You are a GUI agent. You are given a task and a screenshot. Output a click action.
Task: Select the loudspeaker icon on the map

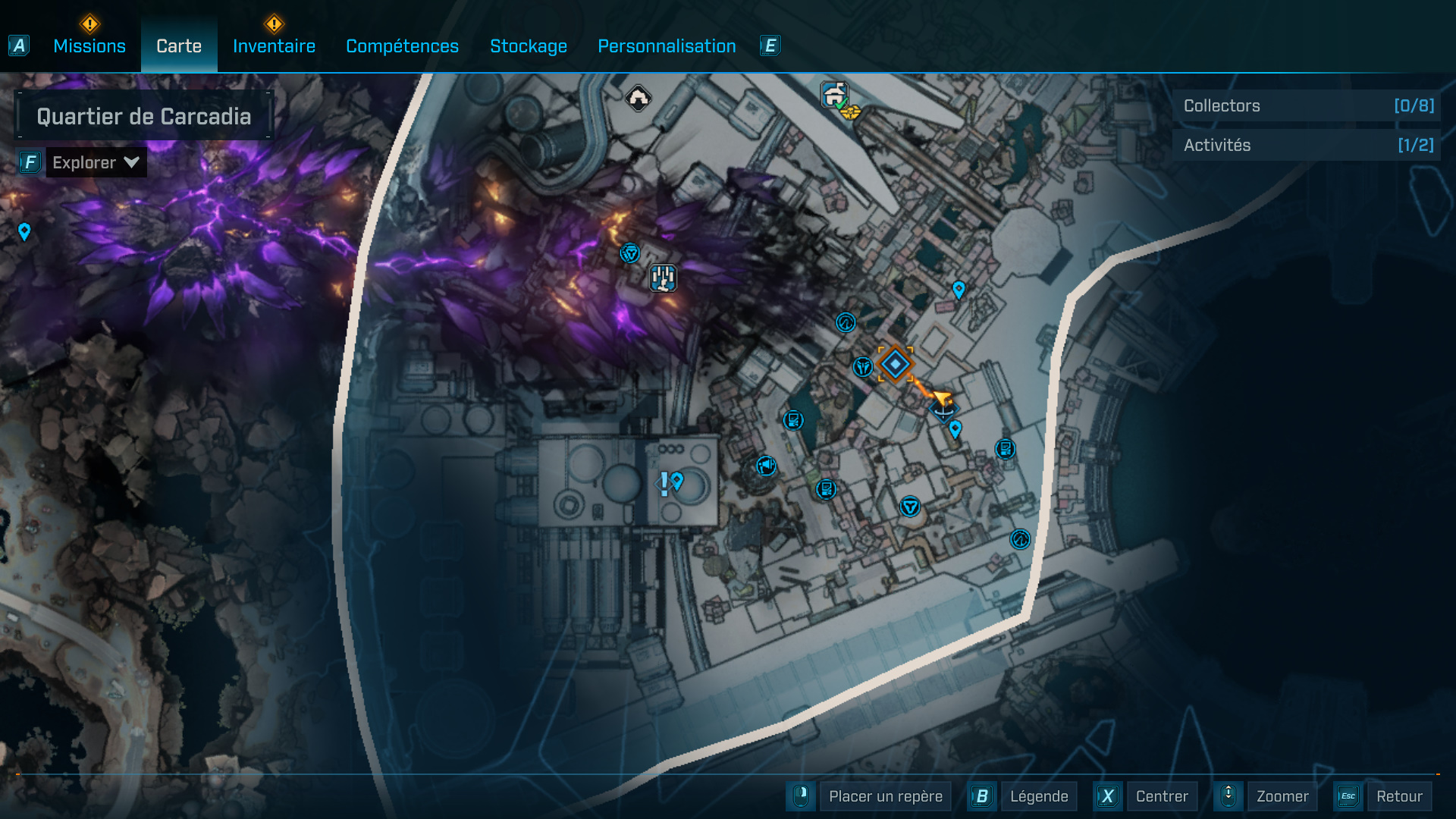[765, 465]
